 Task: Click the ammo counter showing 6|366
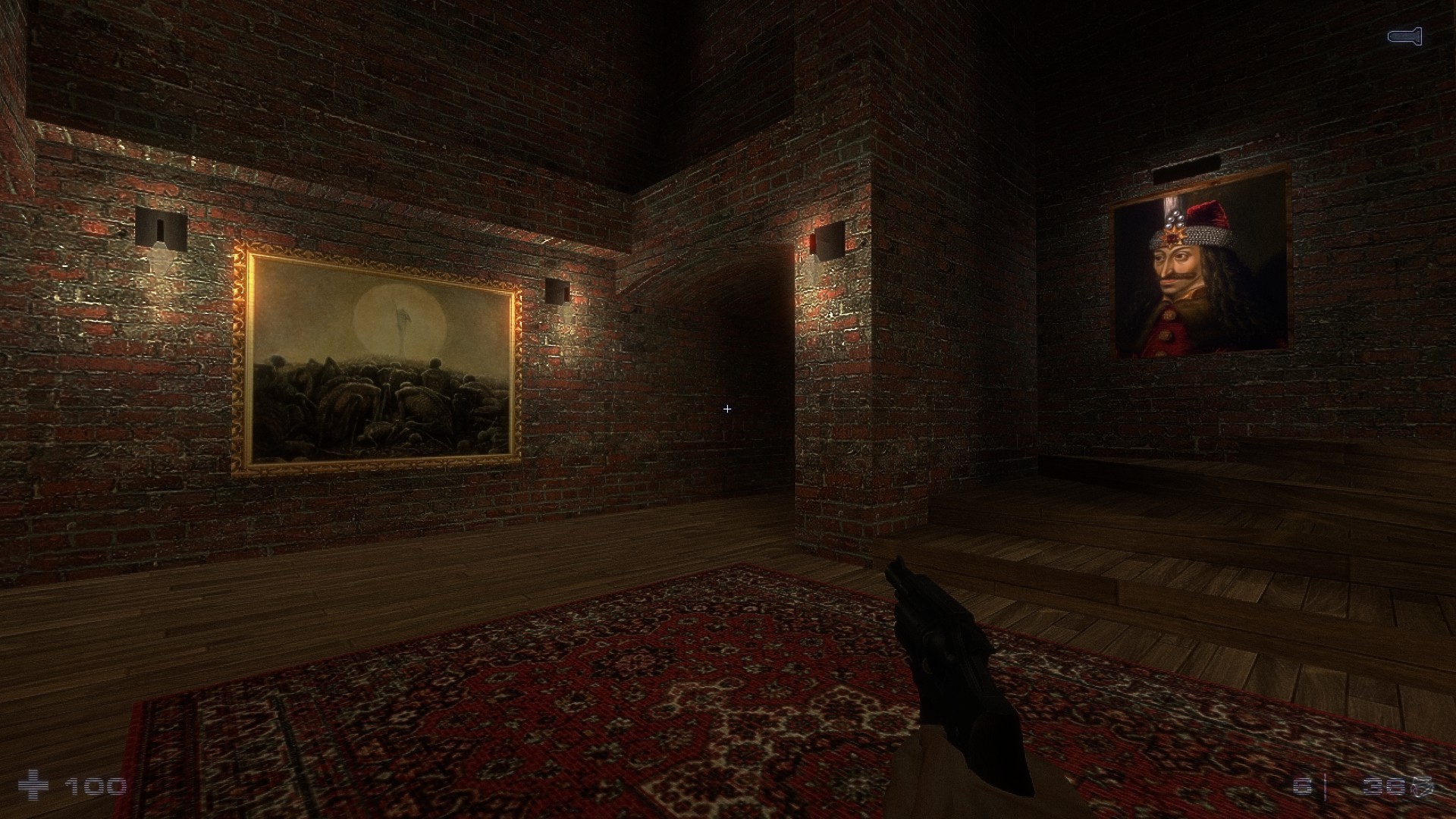tap(1365, 786)
